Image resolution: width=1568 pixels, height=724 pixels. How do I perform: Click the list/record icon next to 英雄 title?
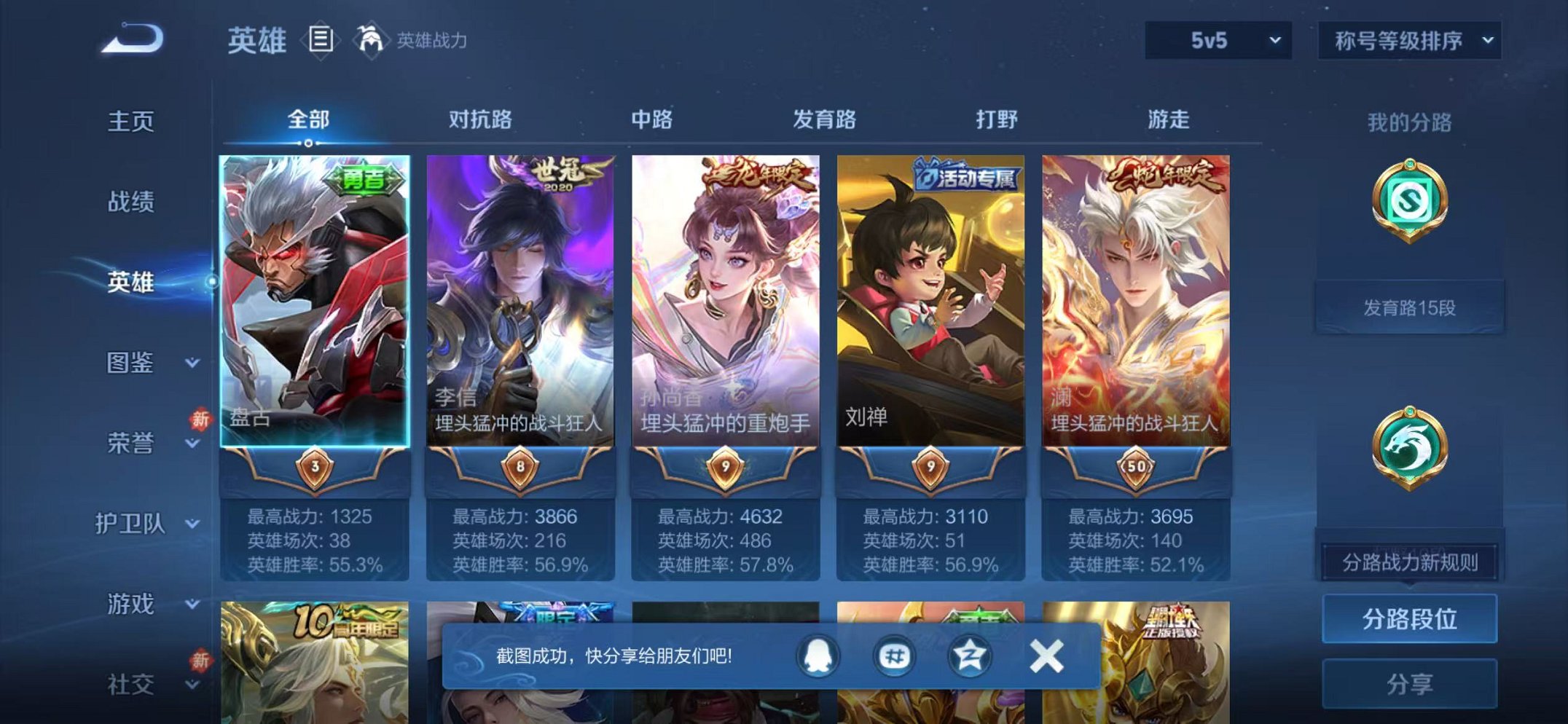(319, 41)
